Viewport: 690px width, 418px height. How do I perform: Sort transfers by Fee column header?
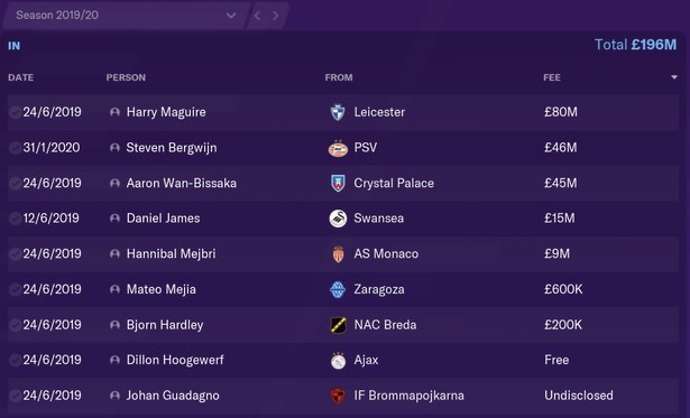tap(552, 77)
